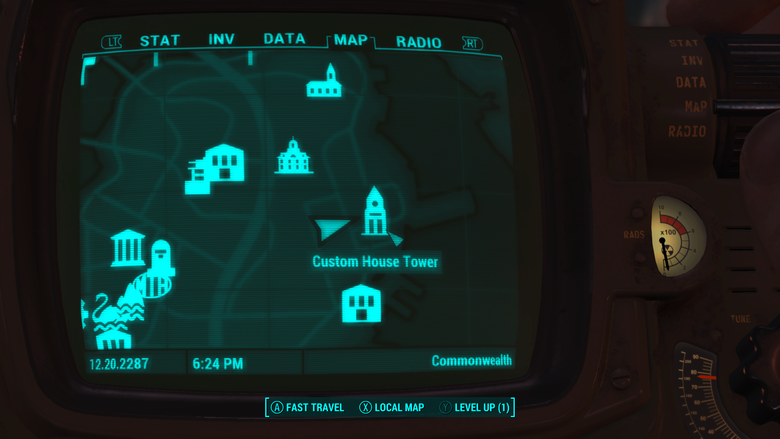Viewport: 780px width, 439px height.
Task: Switch to the STAT tab
Action: point(159,41)
